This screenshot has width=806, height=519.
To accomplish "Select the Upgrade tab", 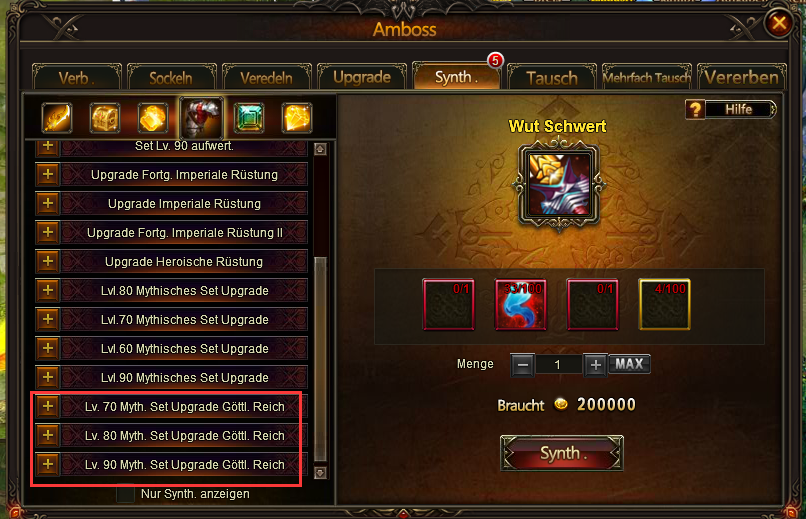I will tap(362, 77).
